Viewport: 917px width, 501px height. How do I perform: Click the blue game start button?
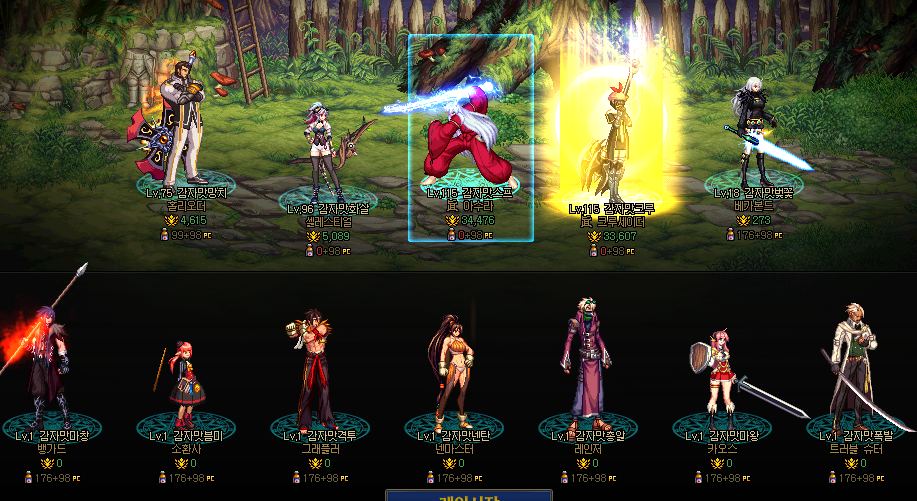[x=469, y=495]
